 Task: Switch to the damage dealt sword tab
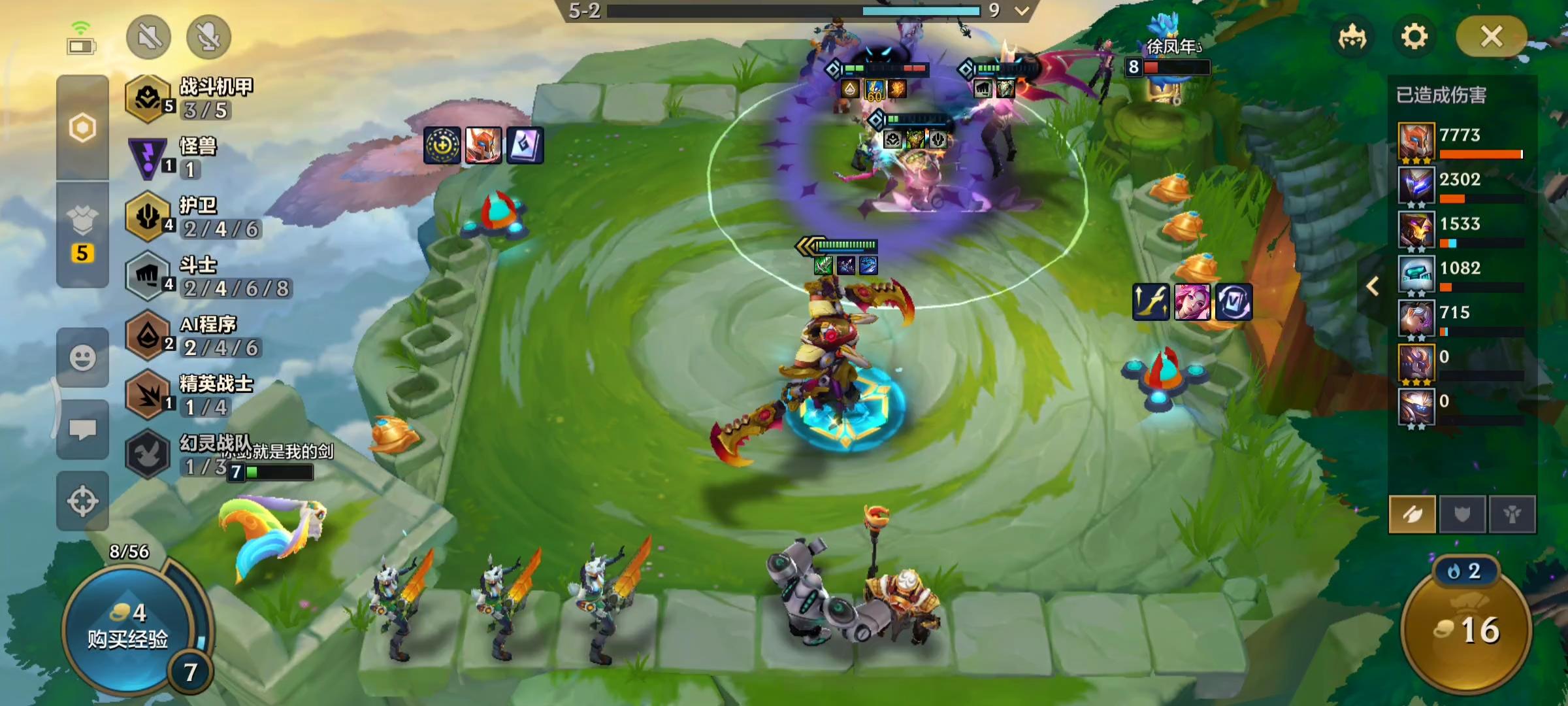[1412, 514]
